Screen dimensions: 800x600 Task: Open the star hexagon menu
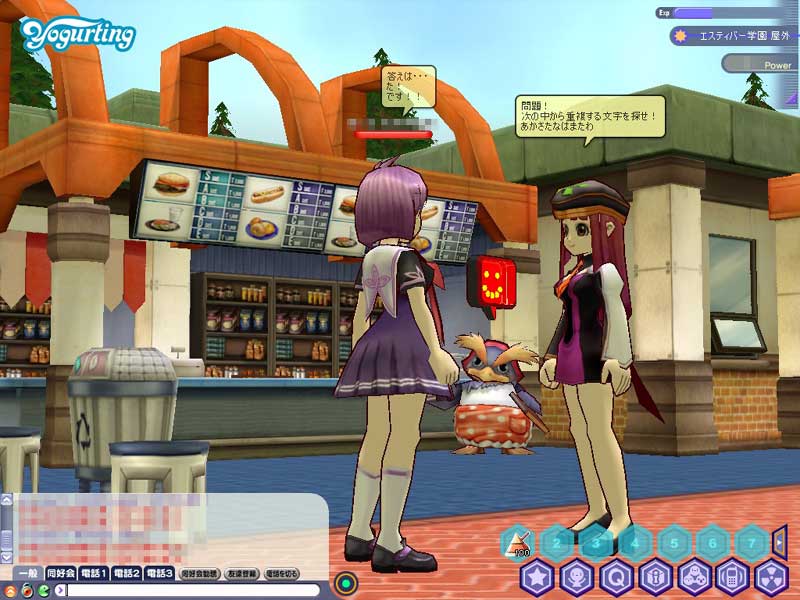[538, 578]
